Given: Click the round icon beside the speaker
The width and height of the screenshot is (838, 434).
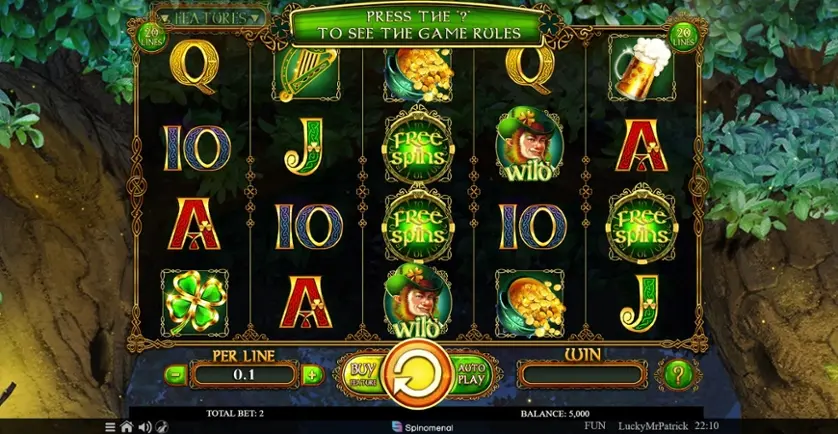Looking at the screenshot, I should [161, 427].
